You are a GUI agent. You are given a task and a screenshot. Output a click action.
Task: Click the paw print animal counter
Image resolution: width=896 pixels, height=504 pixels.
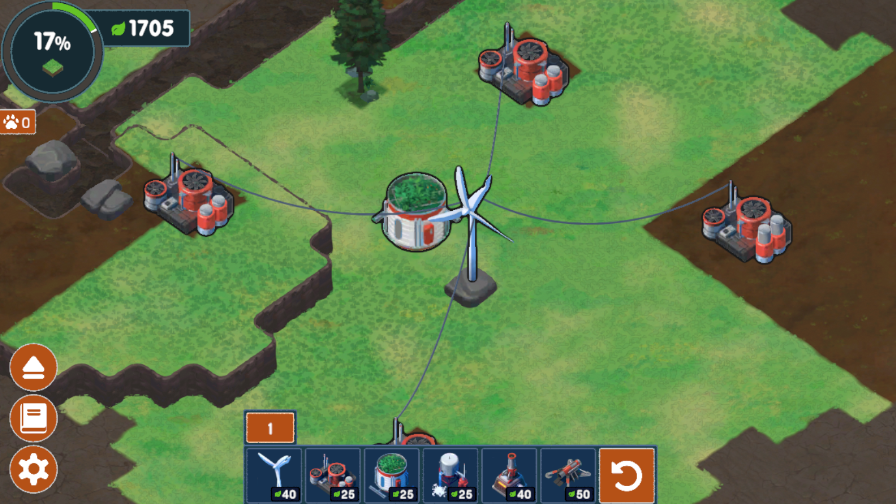[18, 122]
